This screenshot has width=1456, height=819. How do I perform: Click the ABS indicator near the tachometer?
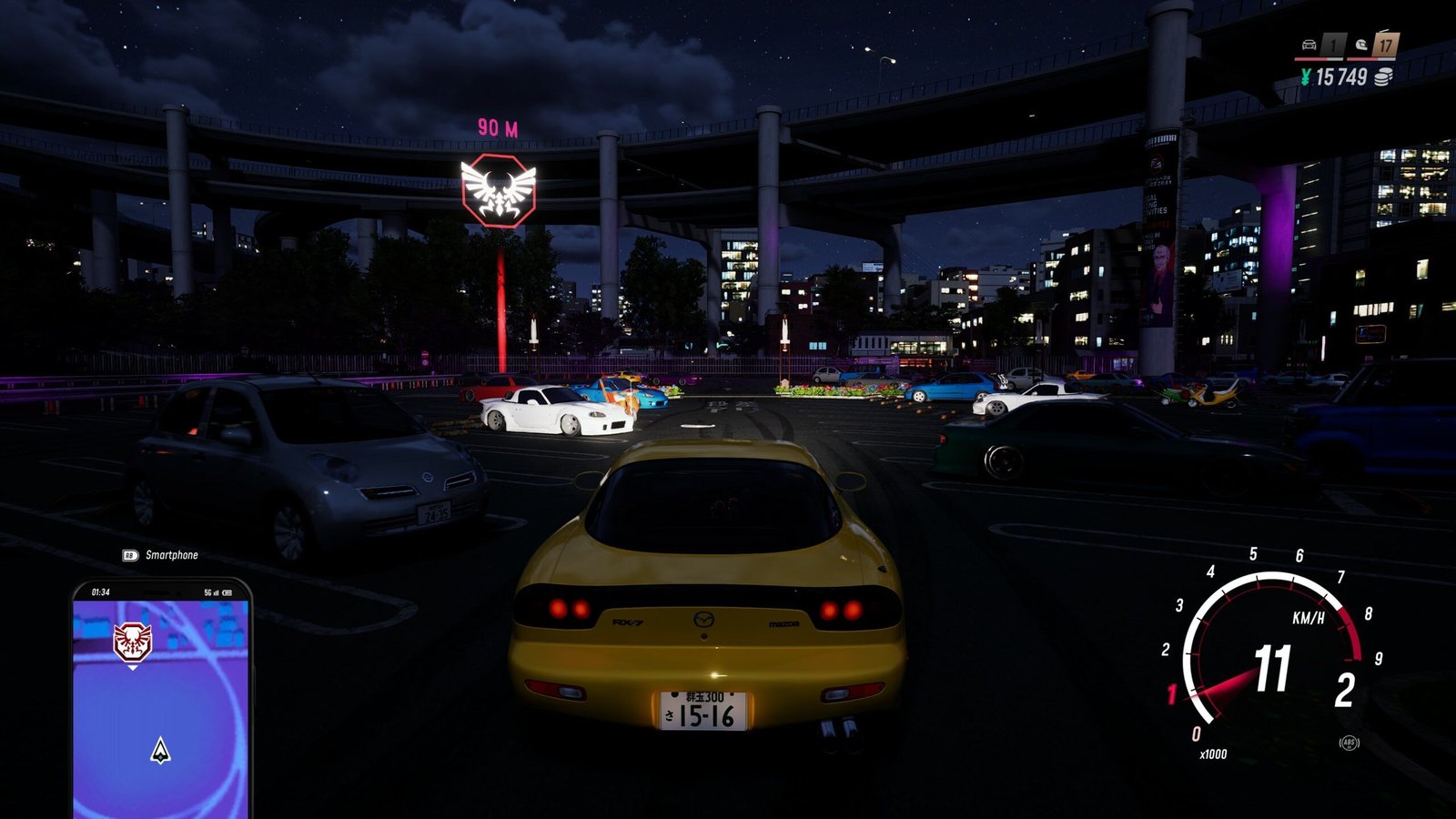[1349, 743]
